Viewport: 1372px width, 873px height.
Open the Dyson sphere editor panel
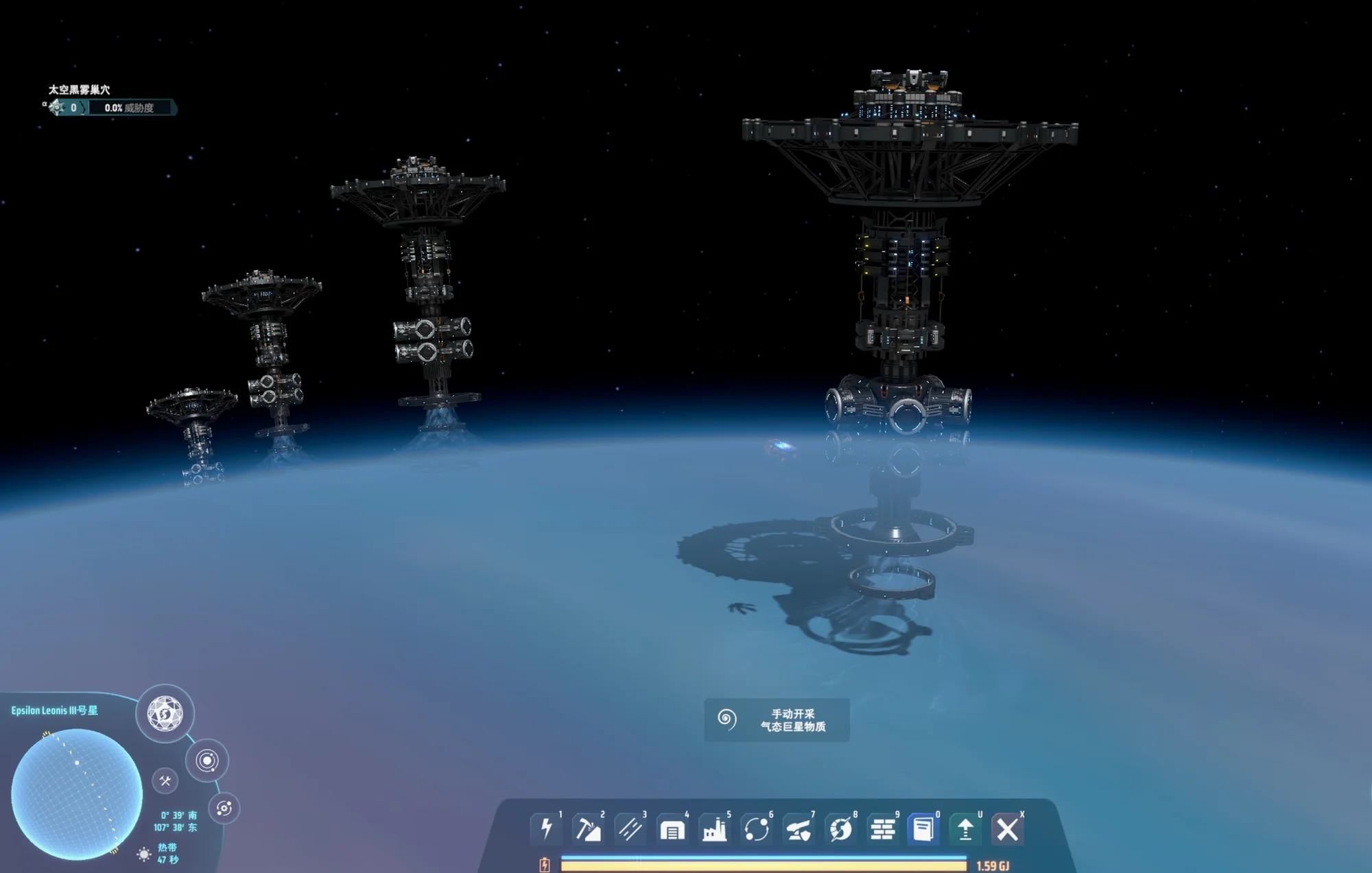click(165, 713)
